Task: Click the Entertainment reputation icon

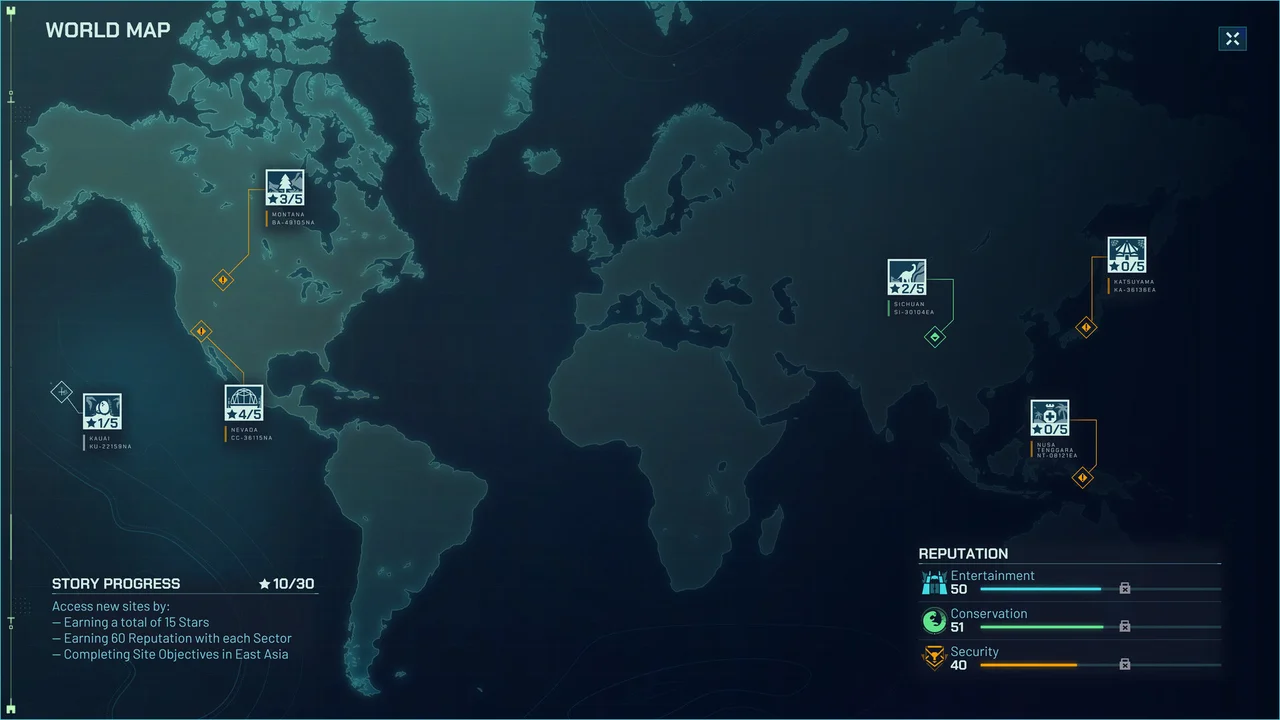Action: point(933,581)
